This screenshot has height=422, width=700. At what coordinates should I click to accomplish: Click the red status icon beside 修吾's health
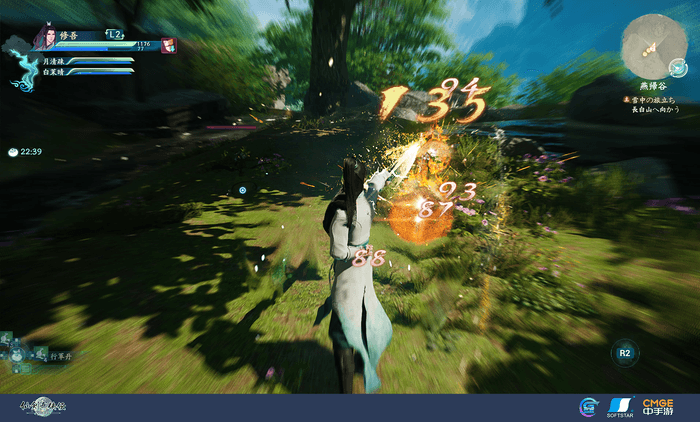(x=169, y=46)
